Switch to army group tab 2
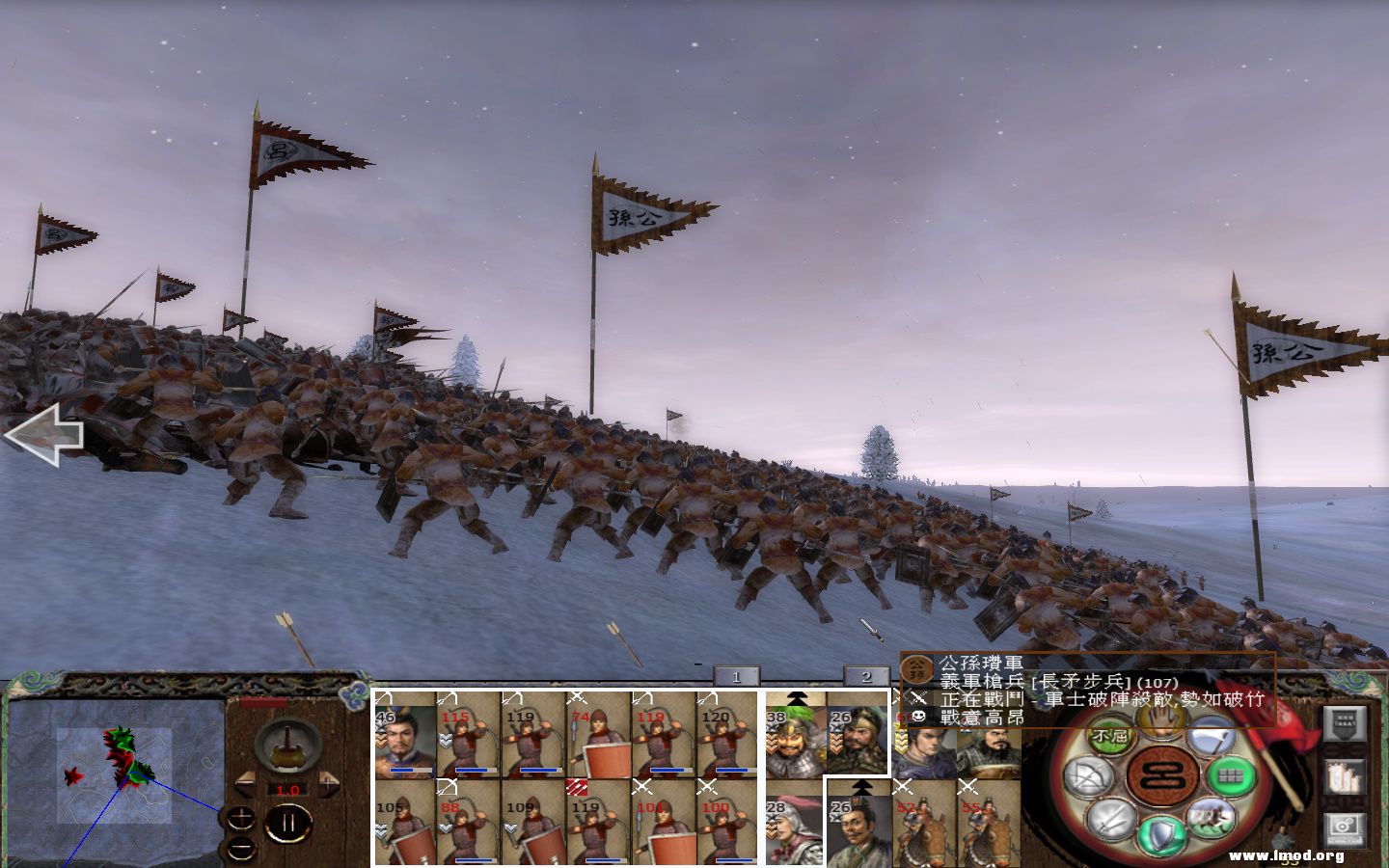 pos(866,675)
